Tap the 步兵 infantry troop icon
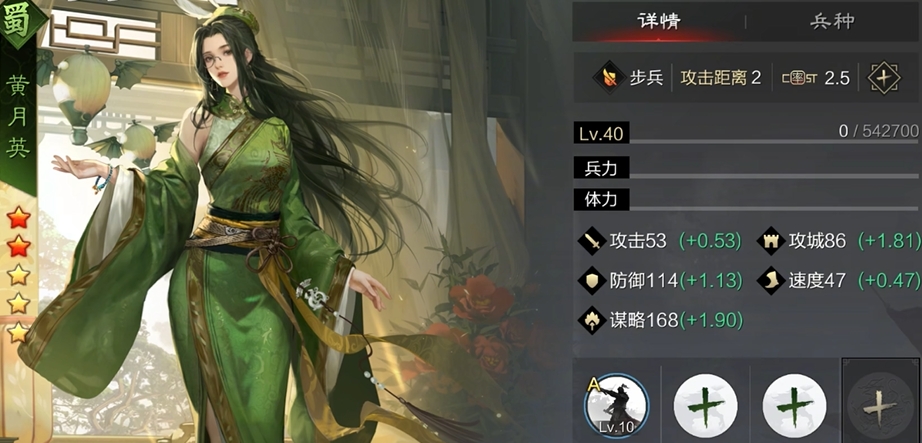Image resolution: width=922 pixels, height=443 pixels. click(606, 77)
